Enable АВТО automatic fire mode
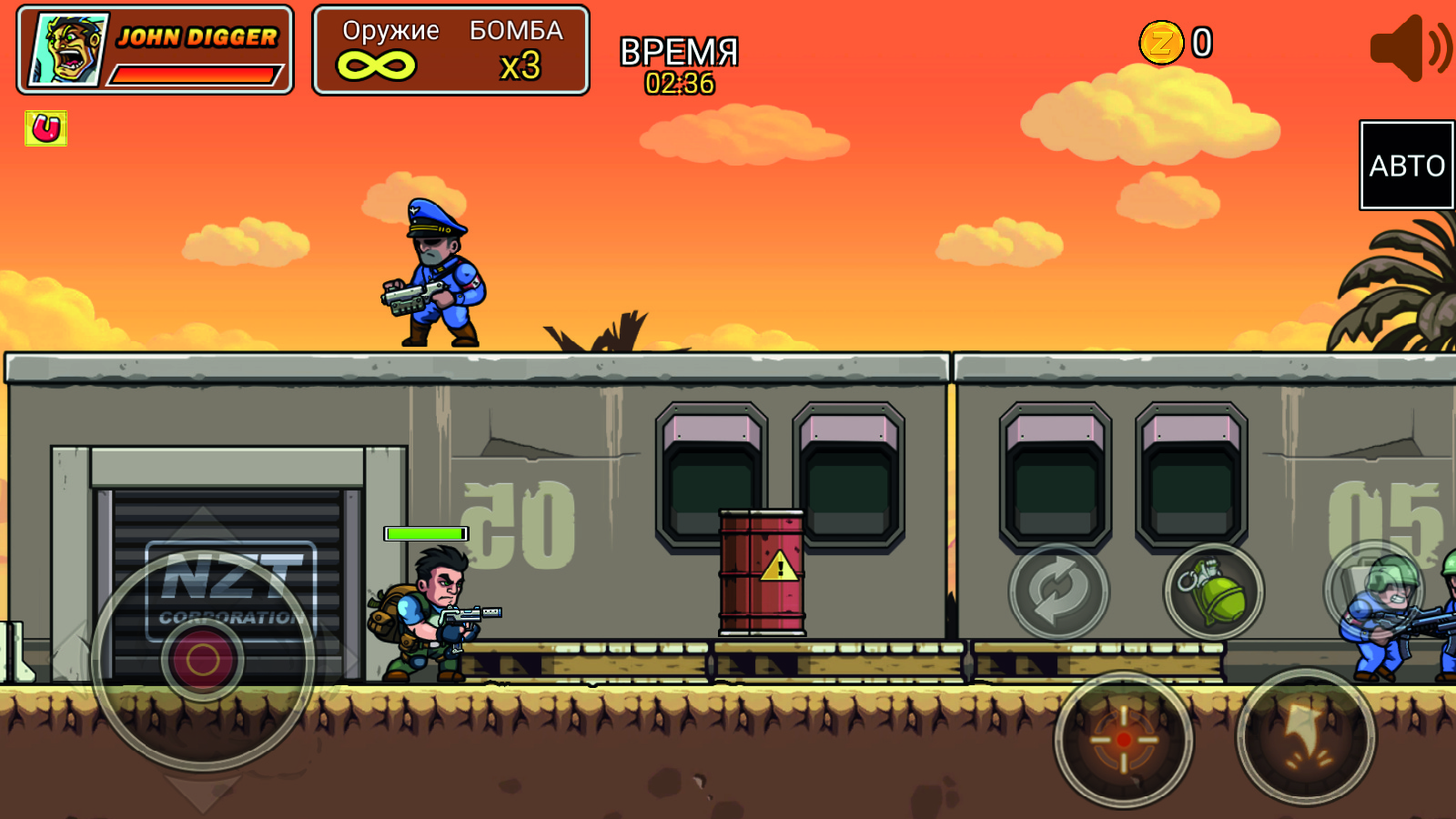Screen dimensions: 1456x819 (x=1406, y=166)
